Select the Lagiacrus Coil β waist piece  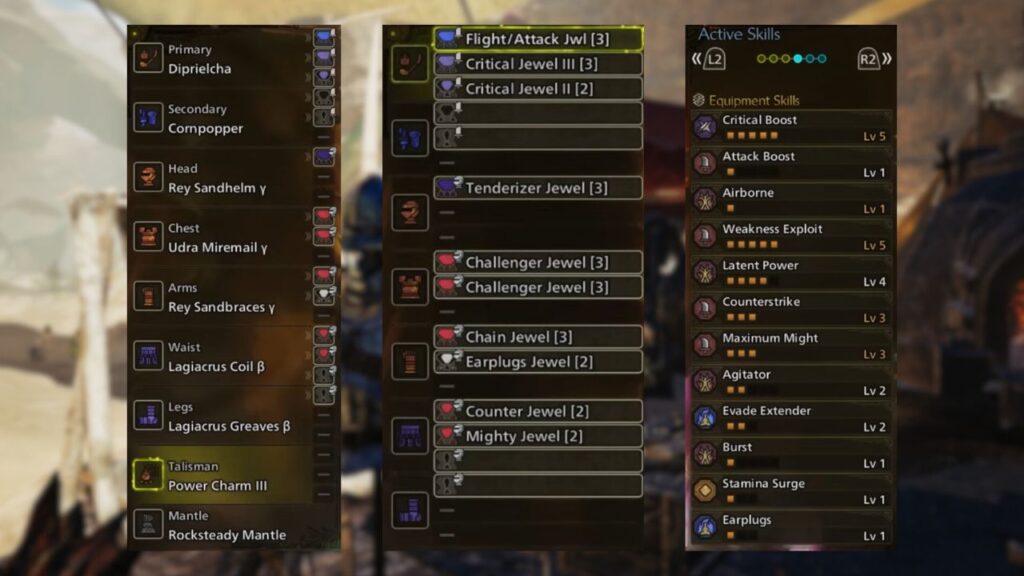point(222,357)
